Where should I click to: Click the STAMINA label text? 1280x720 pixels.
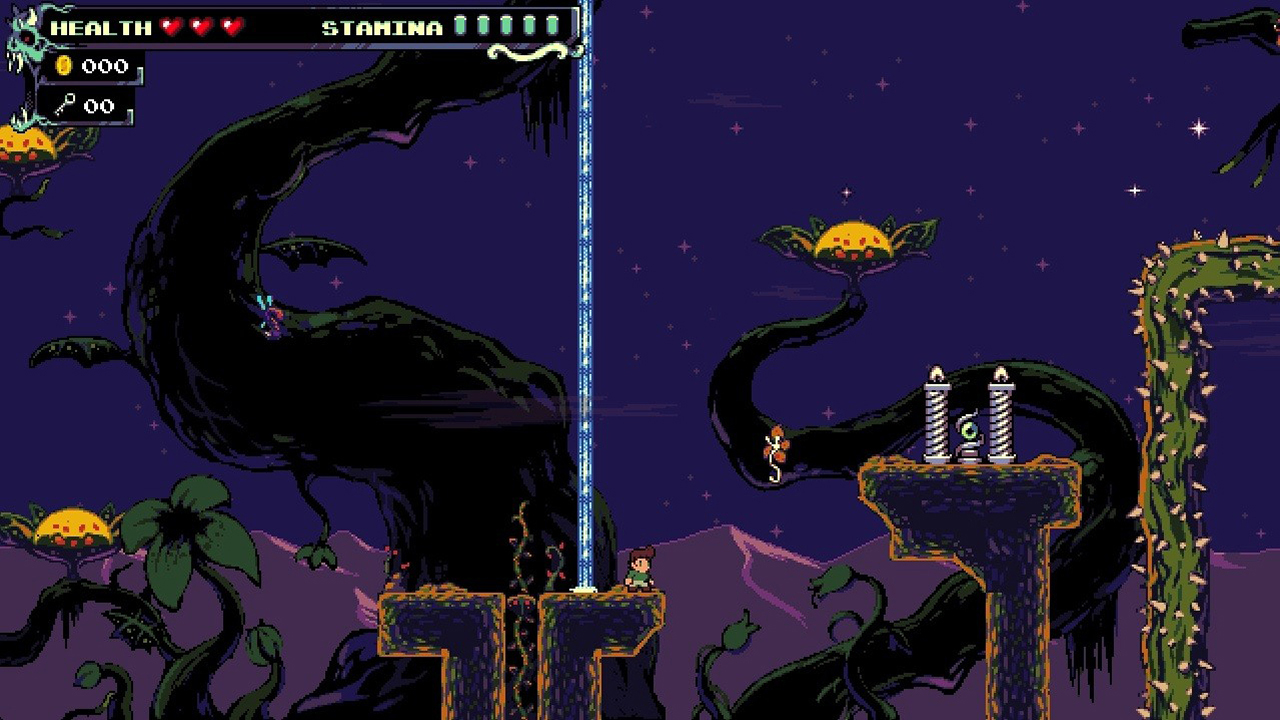pos(381,27)
